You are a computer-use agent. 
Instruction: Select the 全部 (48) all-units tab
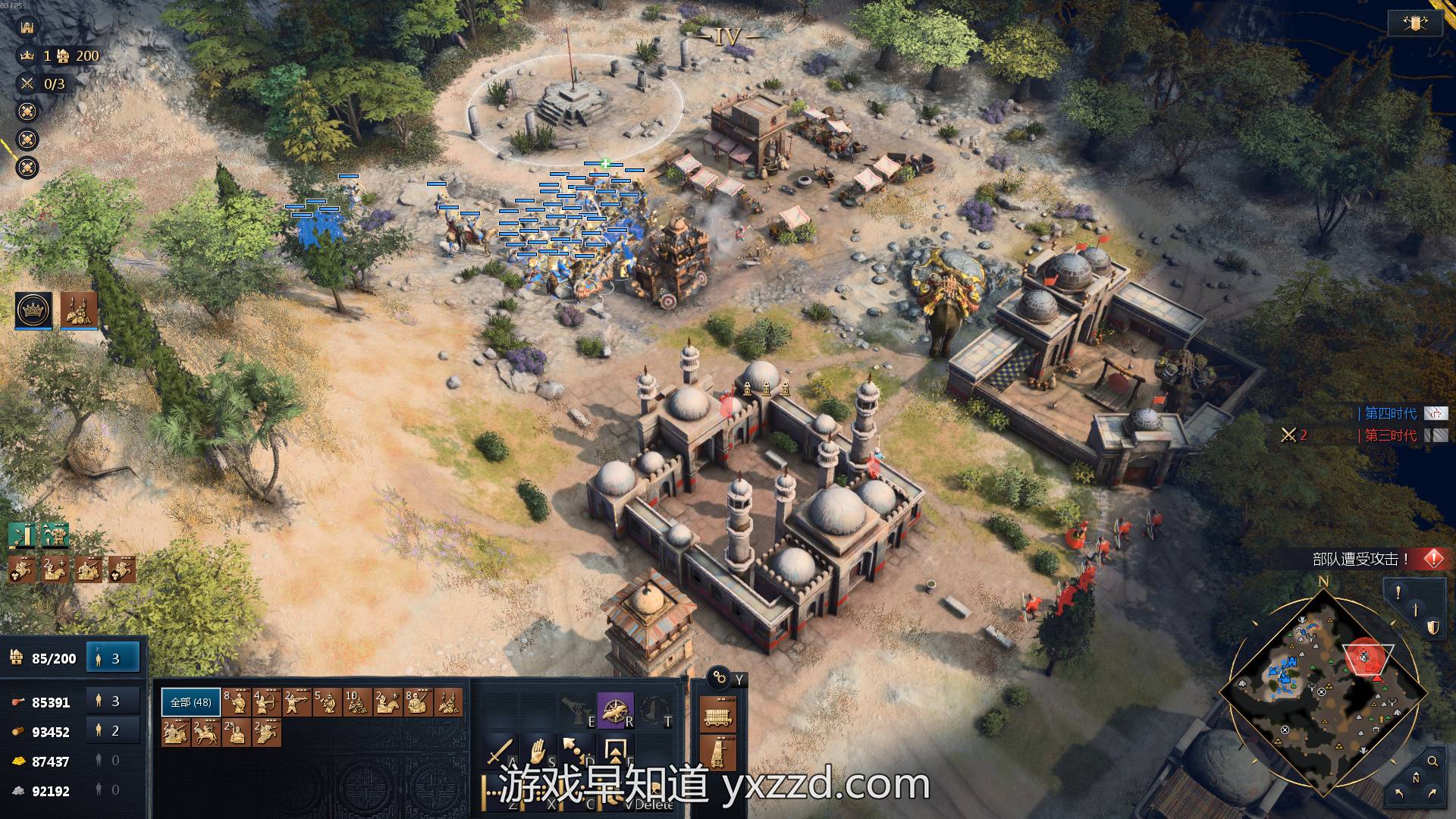point(191,702)
